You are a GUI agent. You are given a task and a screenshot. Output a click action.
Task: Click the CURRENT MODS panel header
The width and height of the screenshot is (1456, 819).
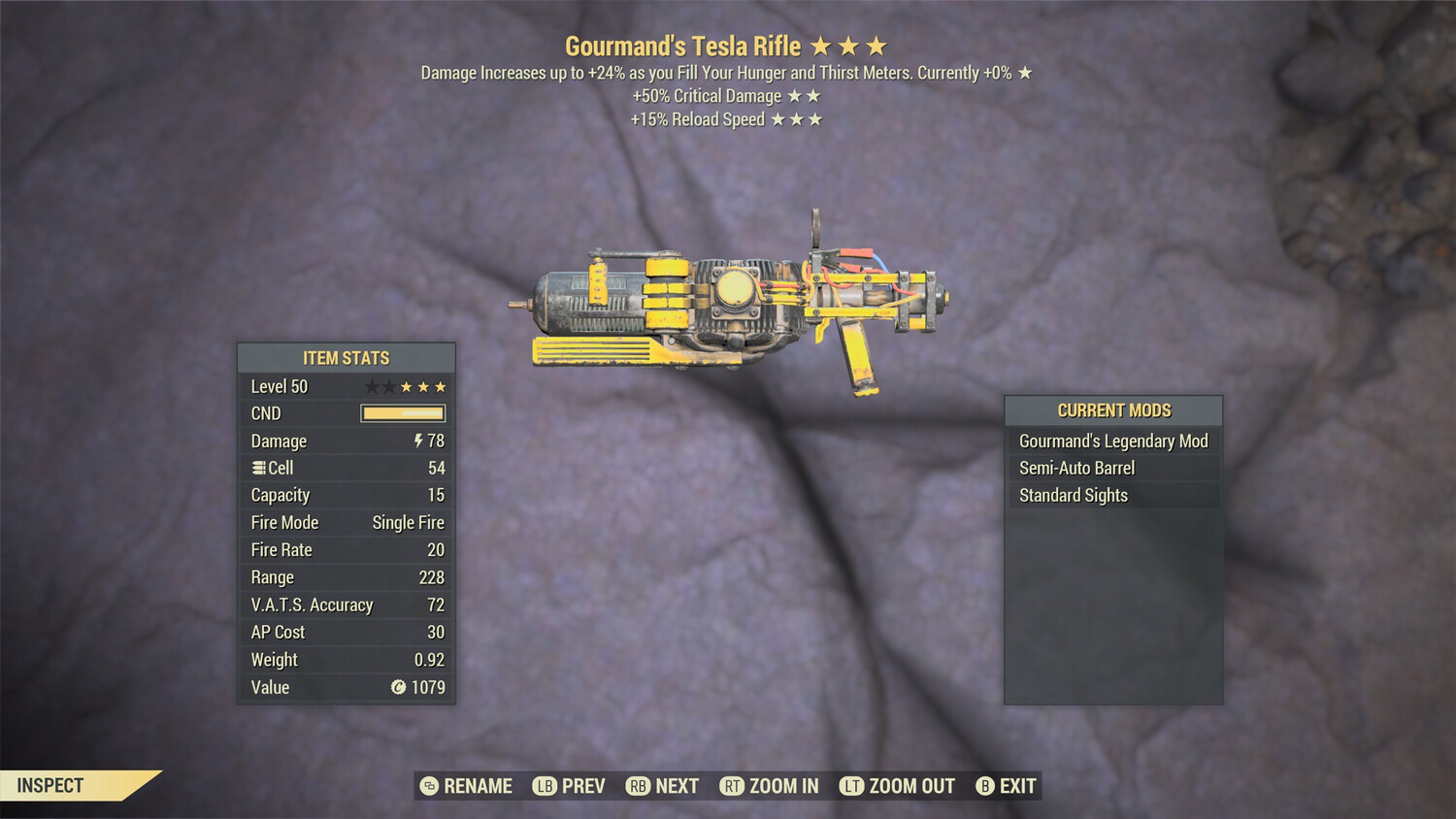click(x=1112, y=410)
